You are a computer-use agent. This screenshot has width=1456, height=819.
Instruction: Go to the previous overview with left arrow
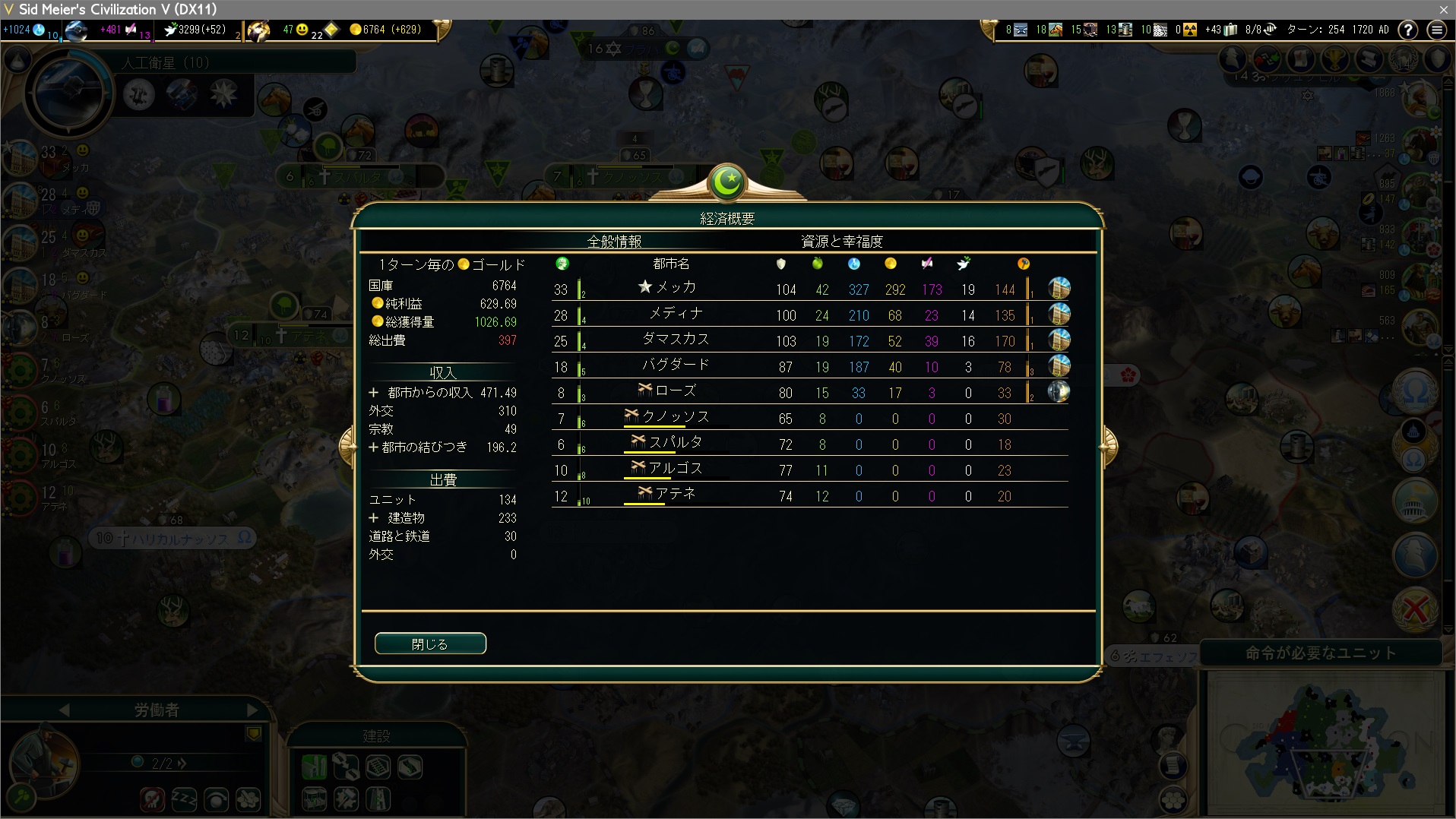[x=349, y=446]
